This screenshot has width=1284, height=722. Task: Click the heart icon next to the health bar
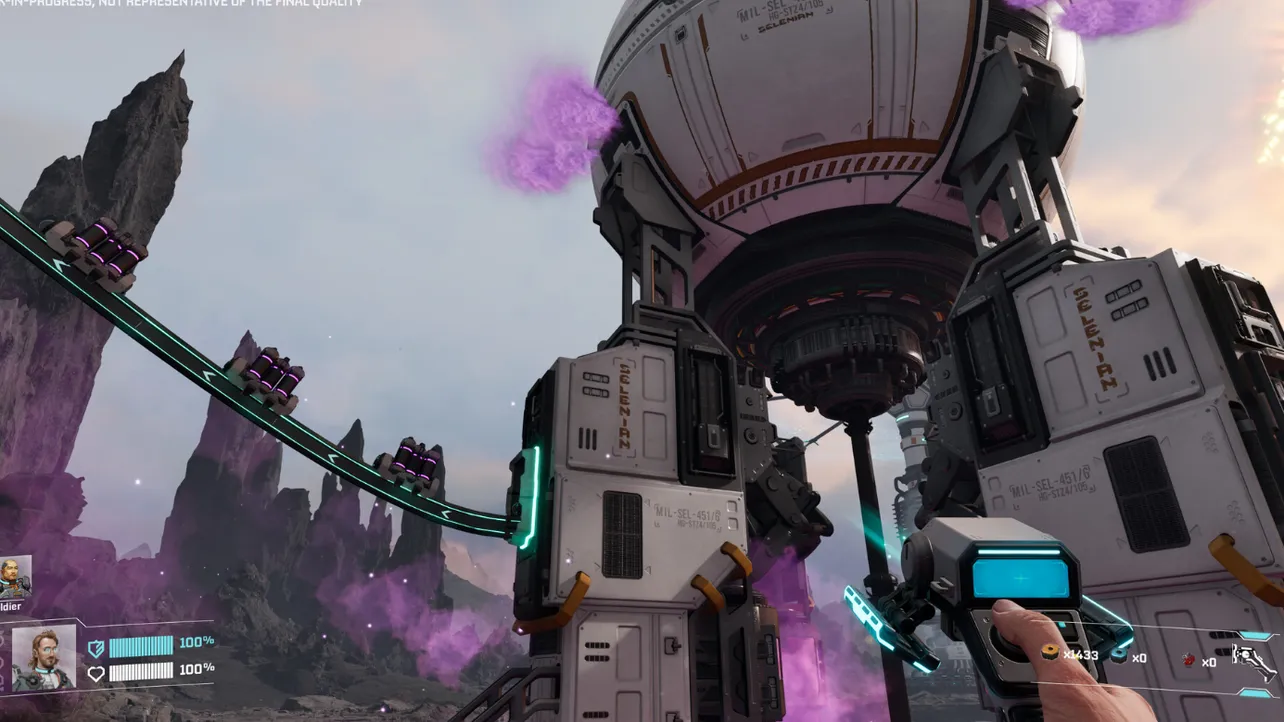click(98, 673)
